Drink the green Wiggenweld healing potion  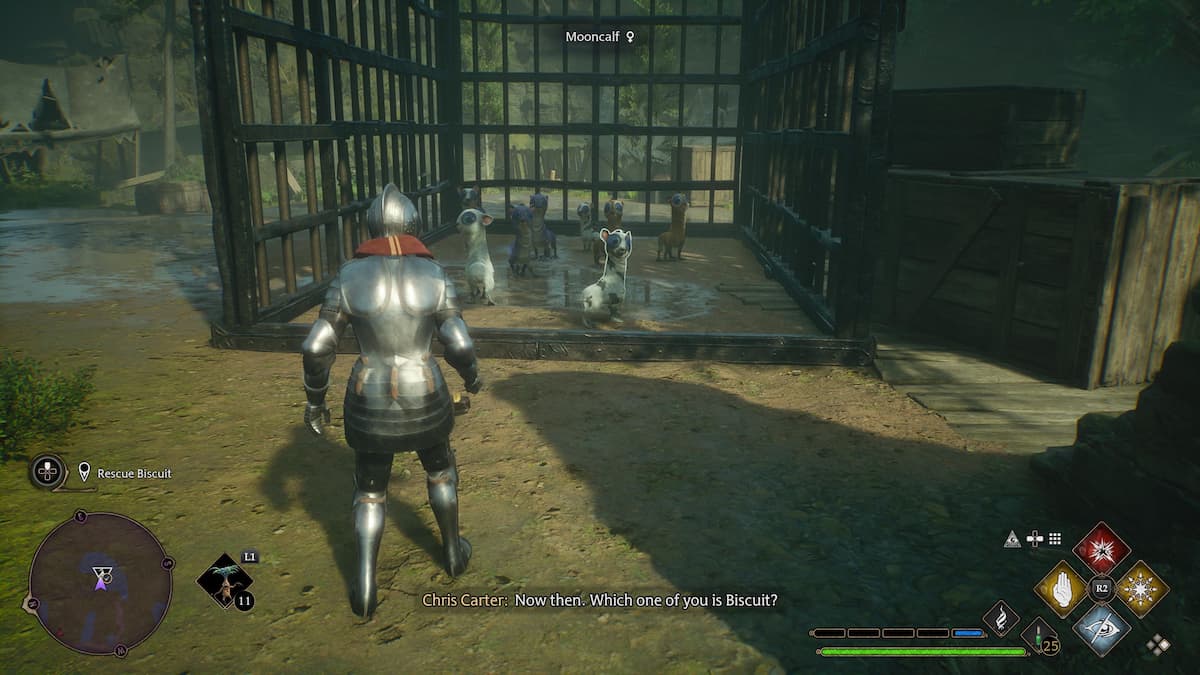(1039, 635)
